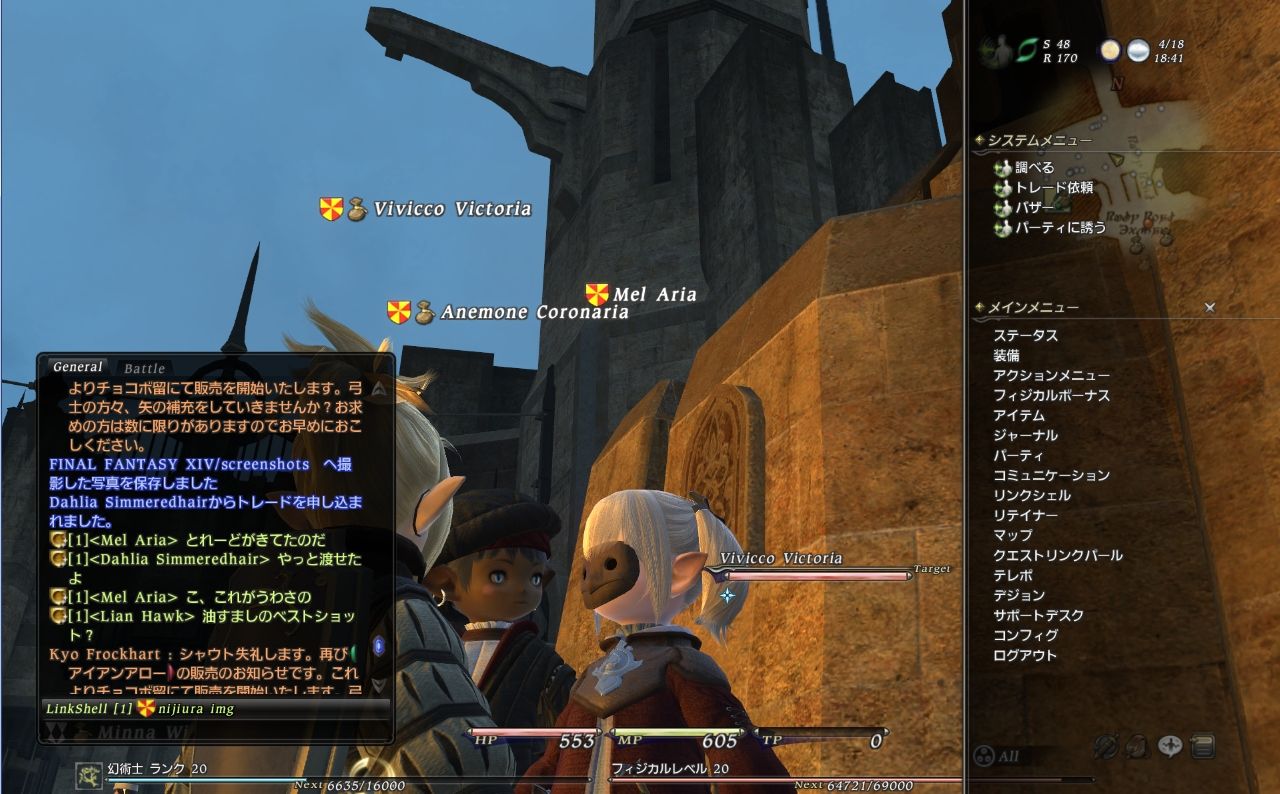Screen dimensions: 1280x794
Task: Close the main menu with the × mark
Action: (x=1209, y=307)
